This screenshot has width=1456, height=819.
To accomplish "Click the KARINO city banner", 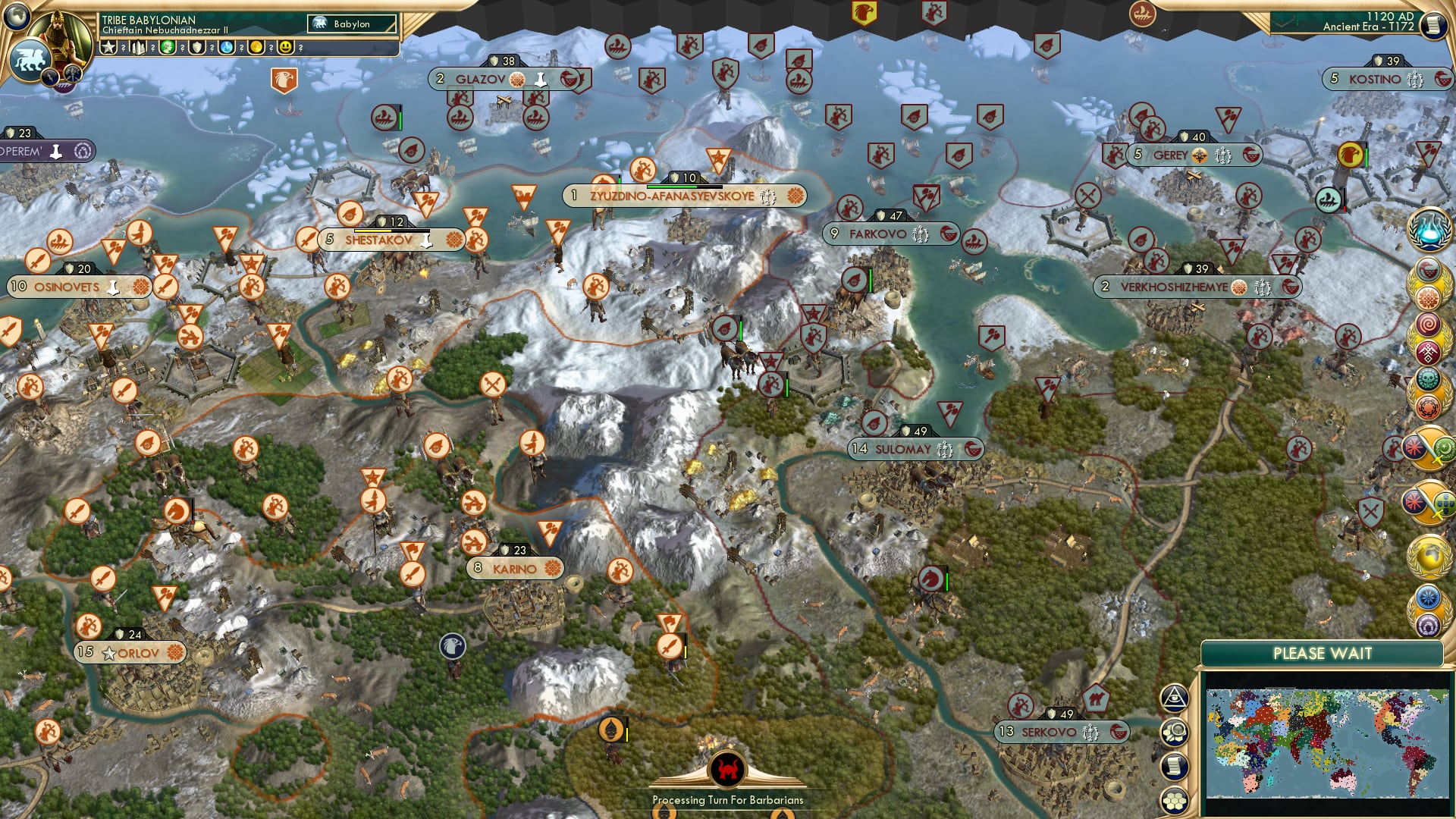I will pos(516,567).
